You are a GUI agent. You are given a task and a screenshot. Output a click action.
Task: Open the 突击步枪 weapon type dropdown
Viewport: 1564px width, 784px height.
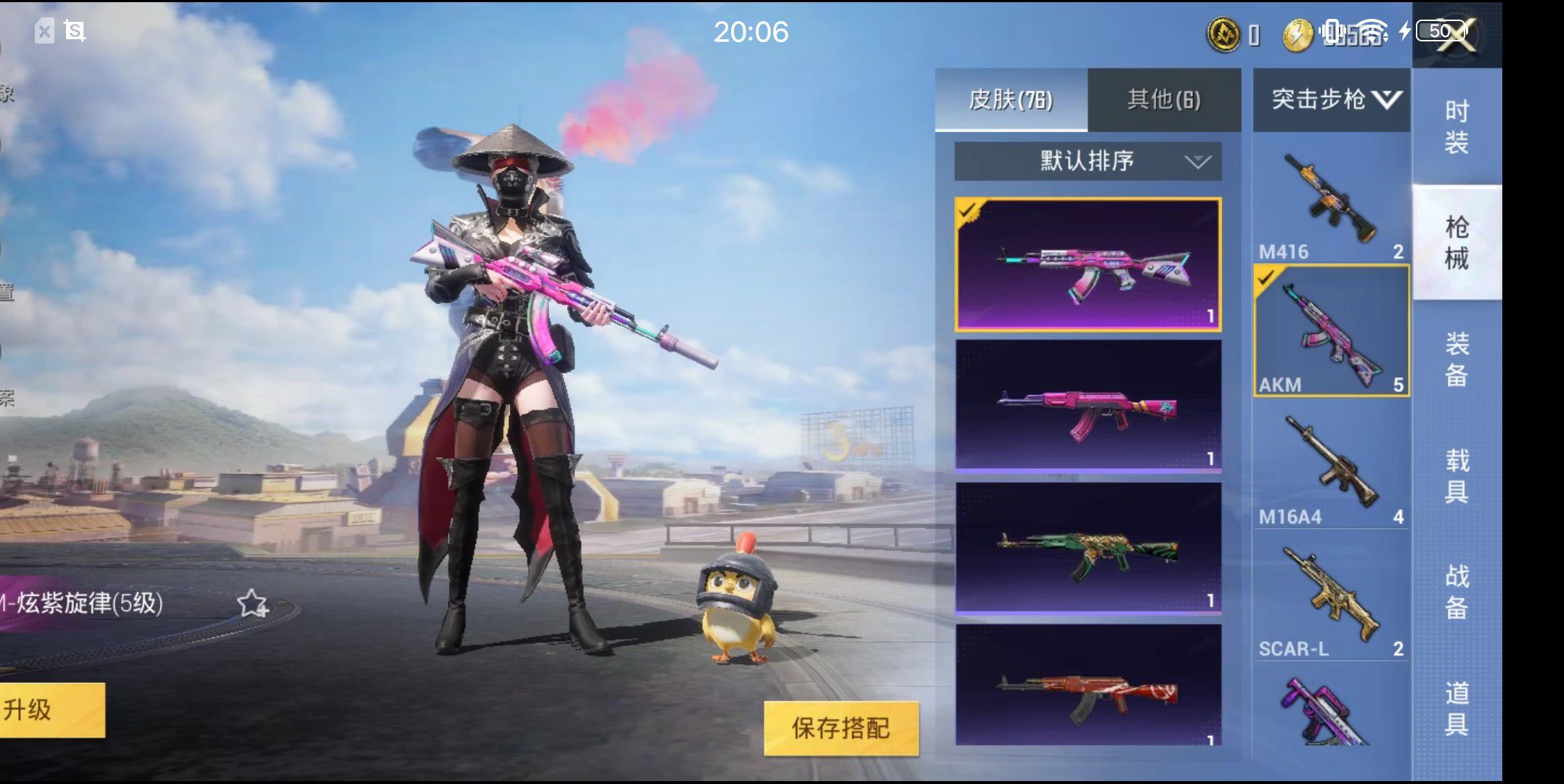(x=1332, y=99)
